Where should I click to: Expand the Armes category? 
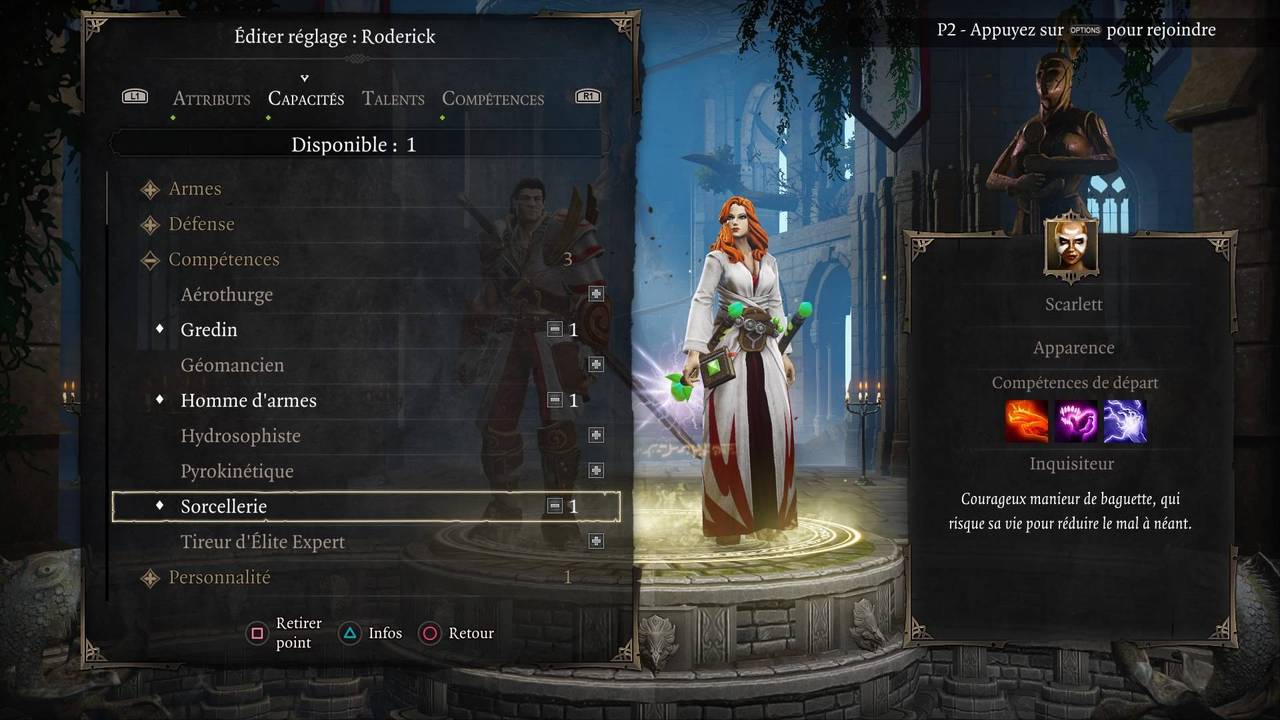coord(194,189)
